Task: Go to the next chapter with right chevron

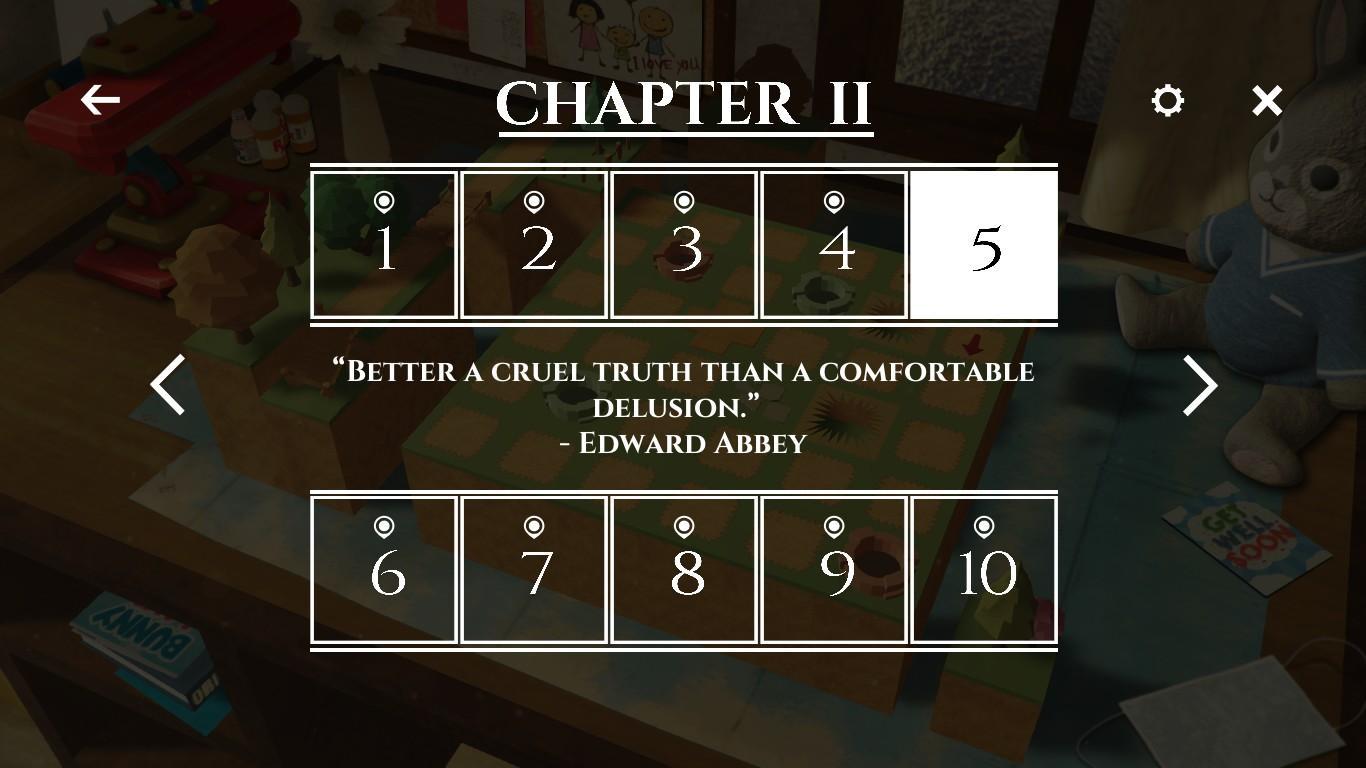Action: point(1198,385)
